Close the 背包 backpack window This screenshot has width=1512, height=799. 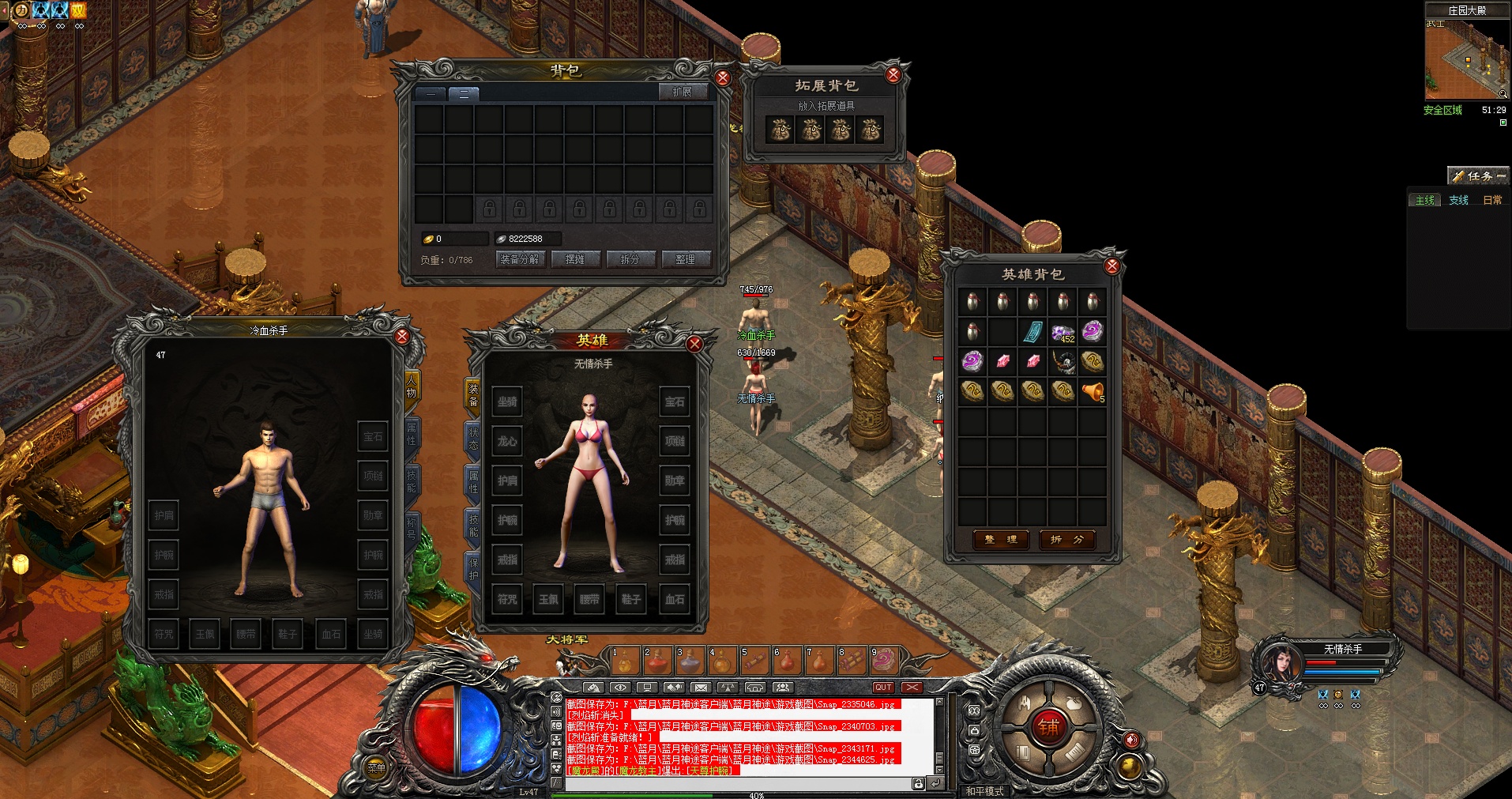(x=722, y=78)
